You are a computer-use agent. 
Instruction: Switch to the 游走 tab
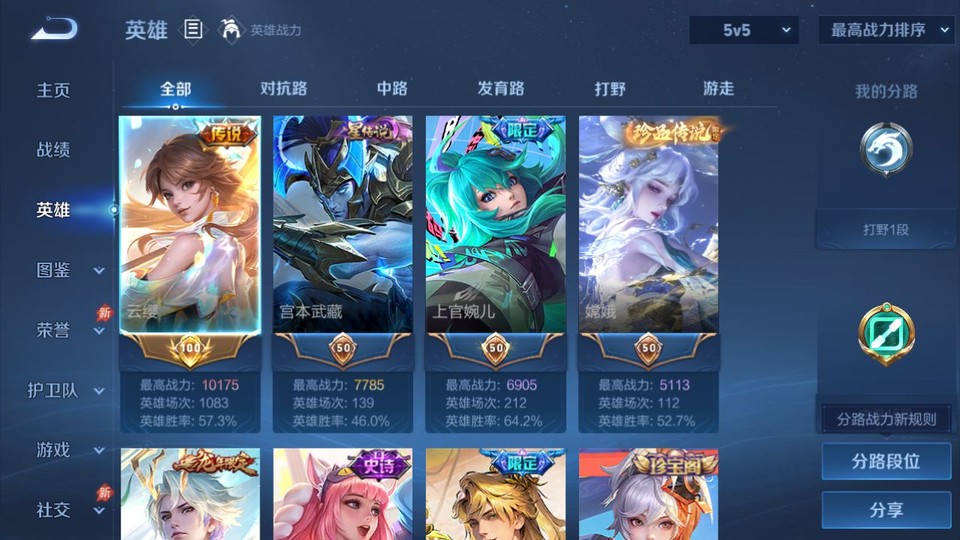(x=718, y=88)
